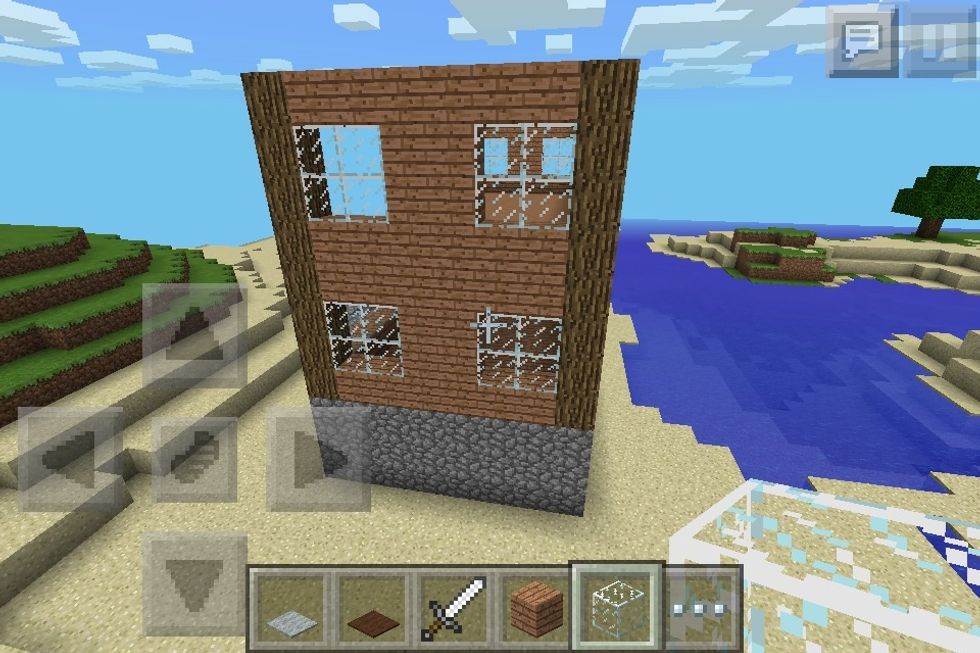Choose the wooden planks block slot

(x=535, y=607)
